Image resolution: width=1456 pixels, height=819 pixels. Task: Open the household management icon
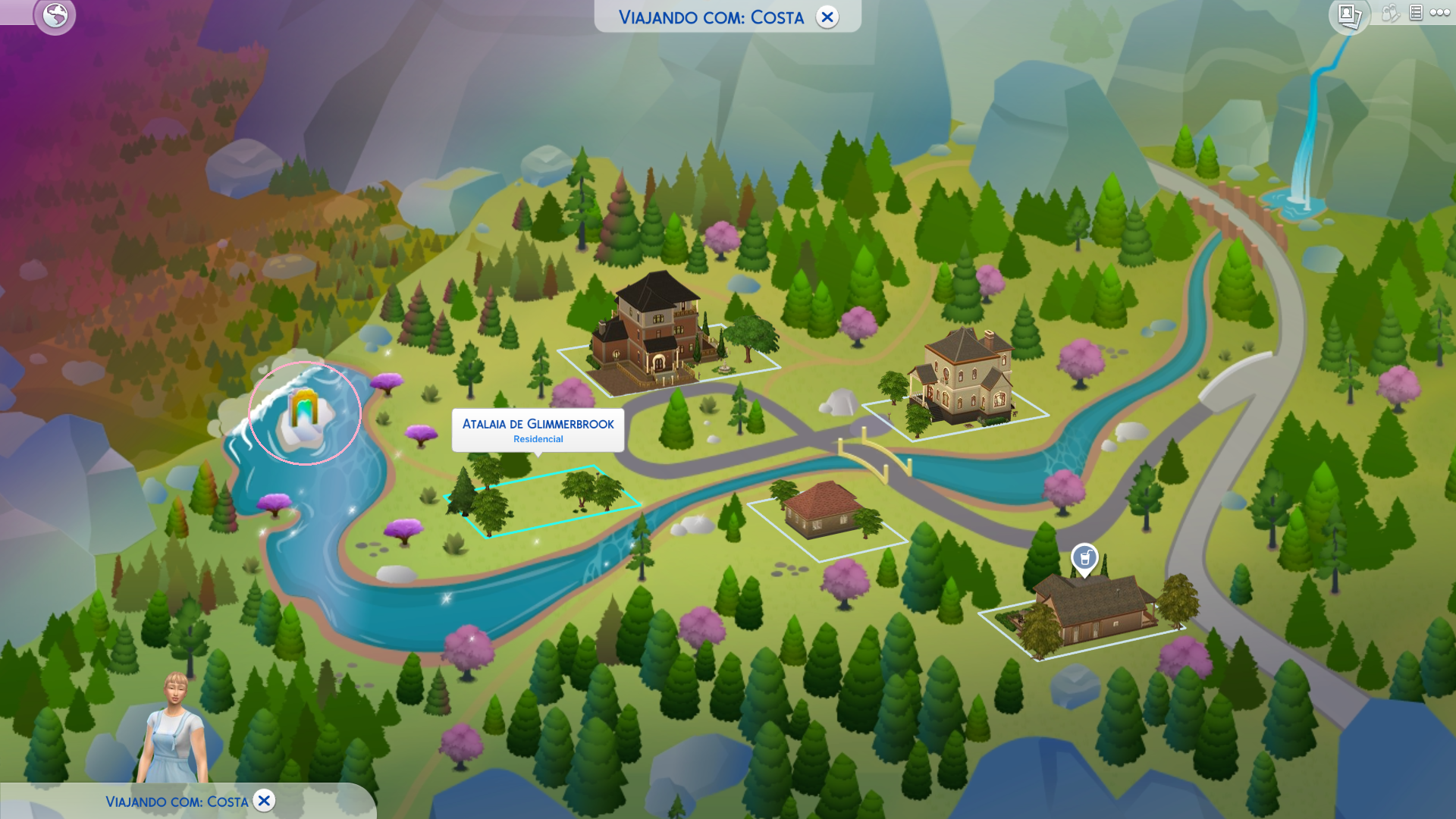pyautogui.click(x=1389, y=13)
